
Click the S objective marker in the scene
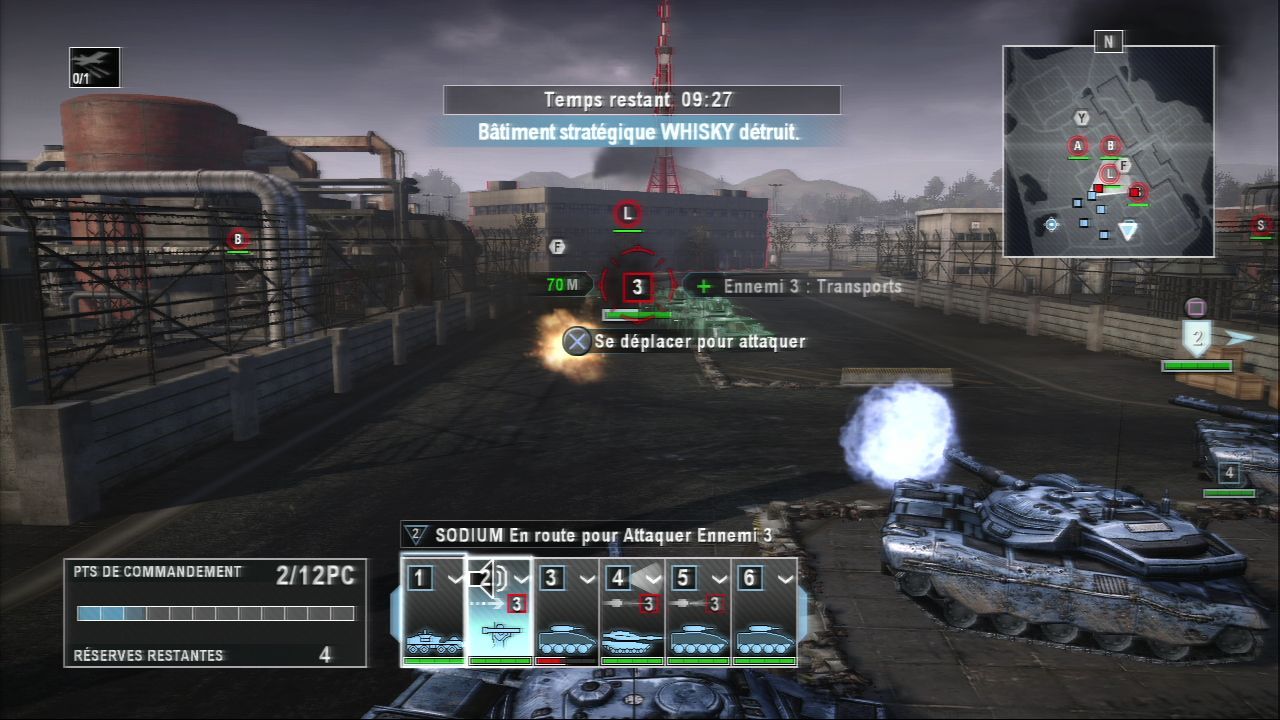coord(1261,224)
